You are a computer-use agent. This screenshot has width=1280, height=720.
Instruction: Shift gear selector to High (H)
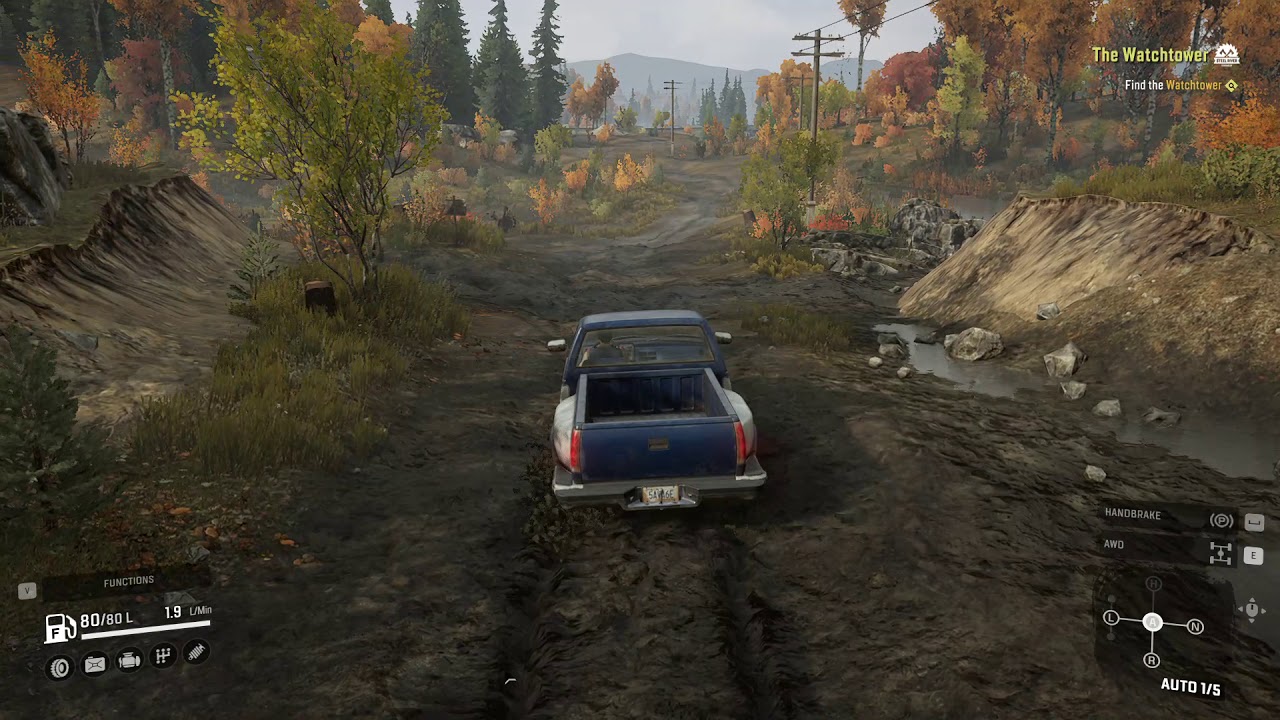click(1153, 584)
